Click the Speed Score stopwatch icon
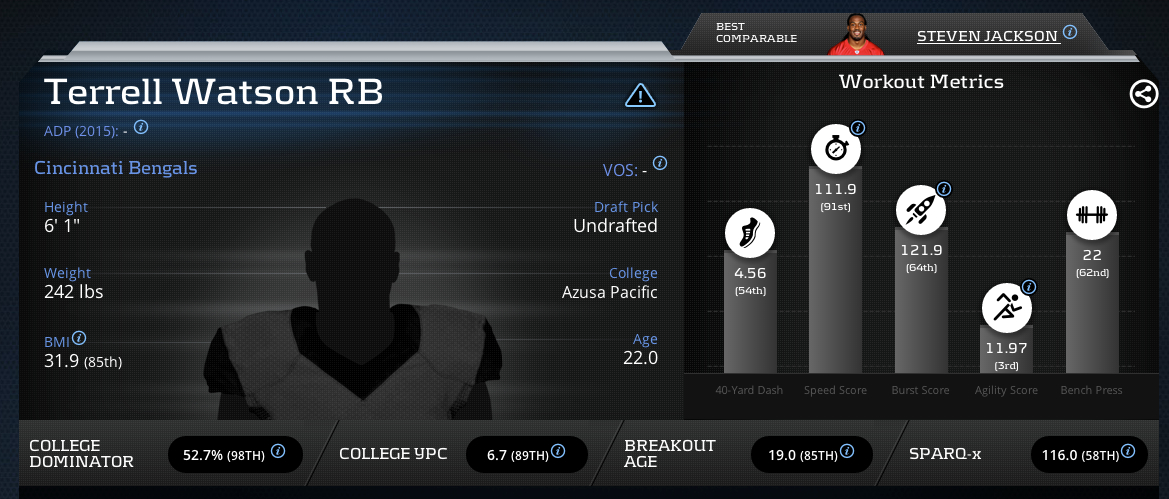Viewport: 1169px width, 499px height. pos(835,150)
